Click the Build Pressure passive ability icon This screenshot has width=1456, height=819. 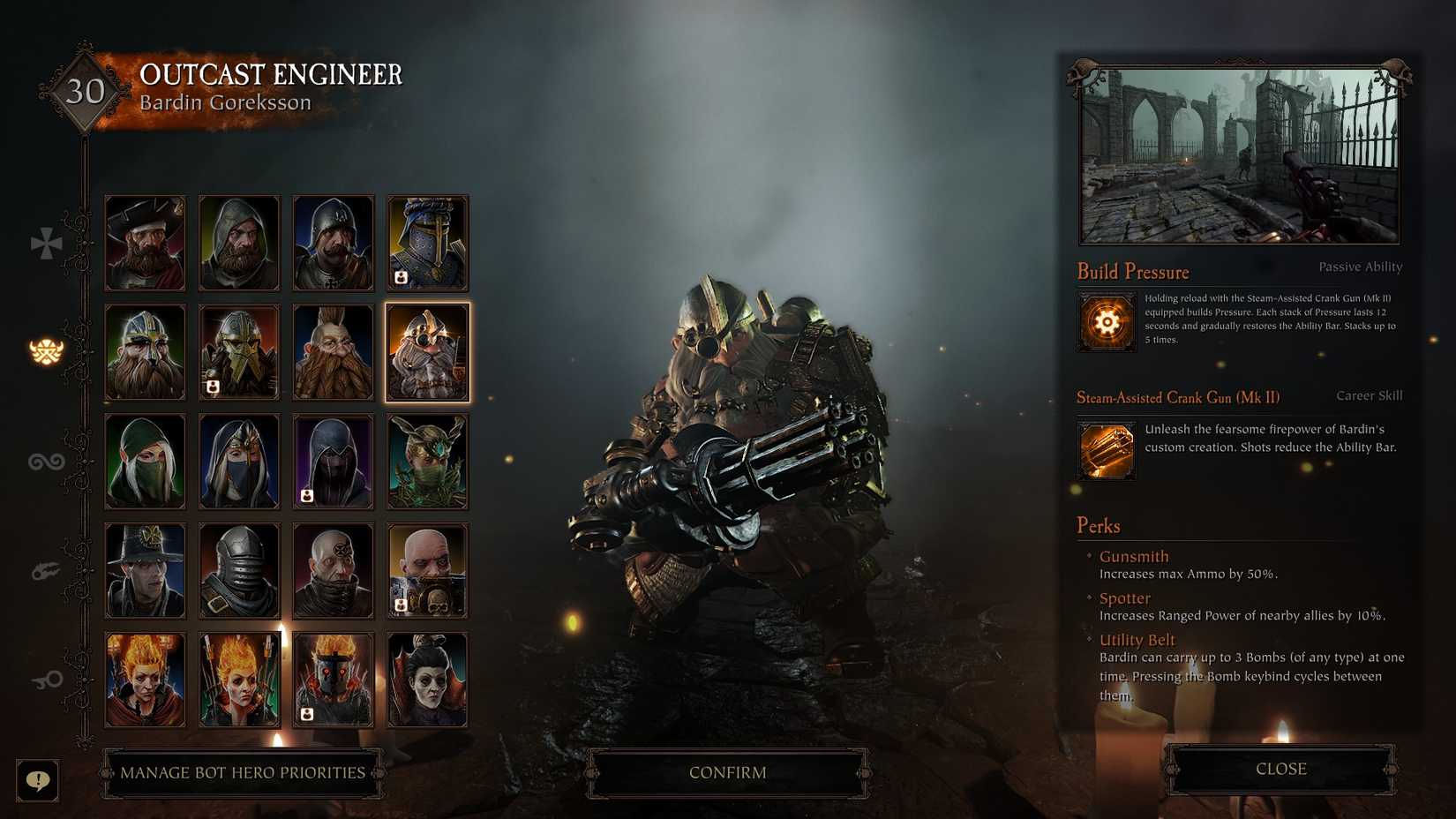coord(1106,323)
